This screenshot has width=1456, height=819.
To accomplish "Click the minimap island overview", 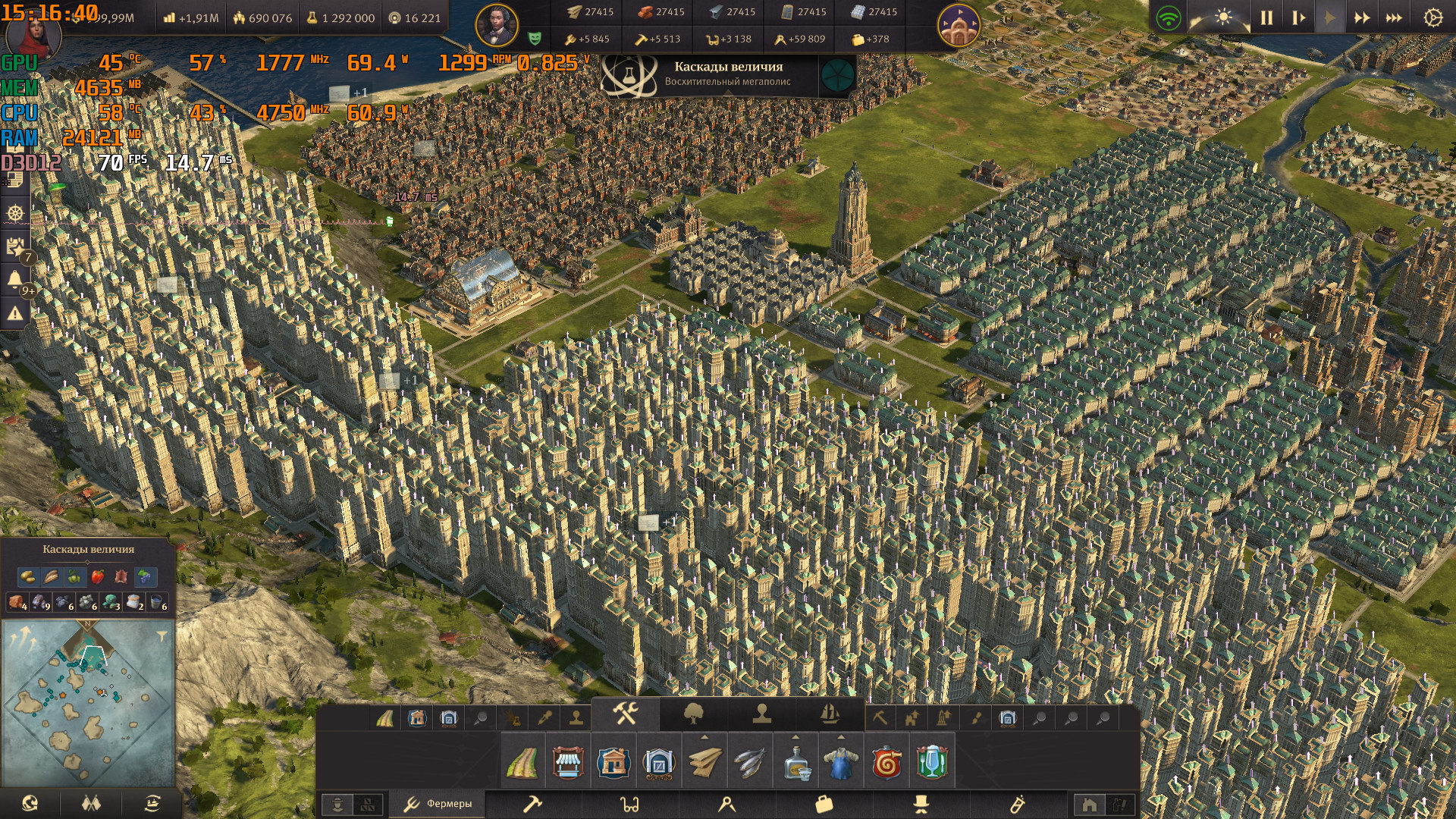I will [89, 705].
